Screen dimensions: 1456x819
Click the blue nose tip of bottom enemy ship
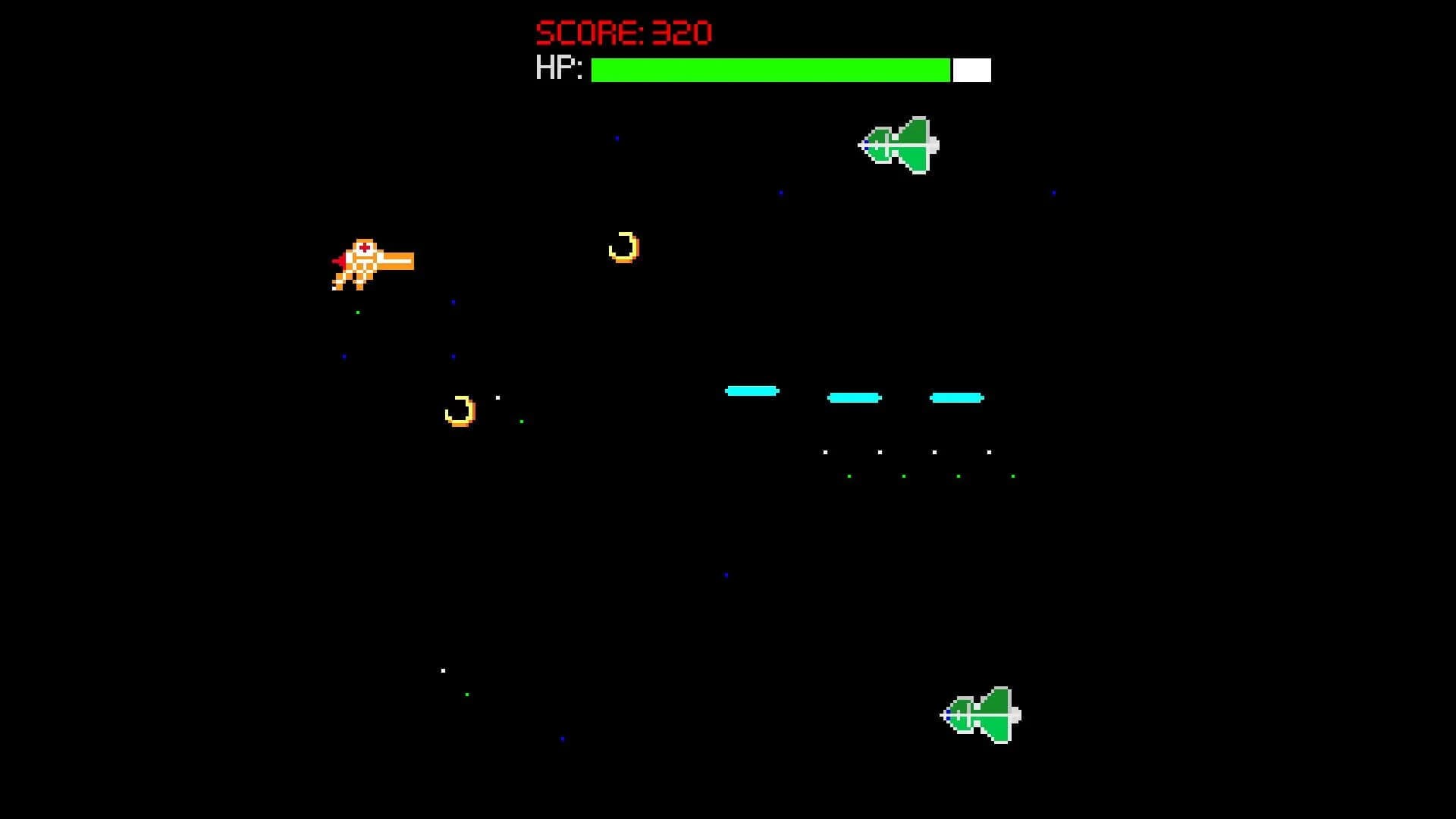tap(949, 714)
